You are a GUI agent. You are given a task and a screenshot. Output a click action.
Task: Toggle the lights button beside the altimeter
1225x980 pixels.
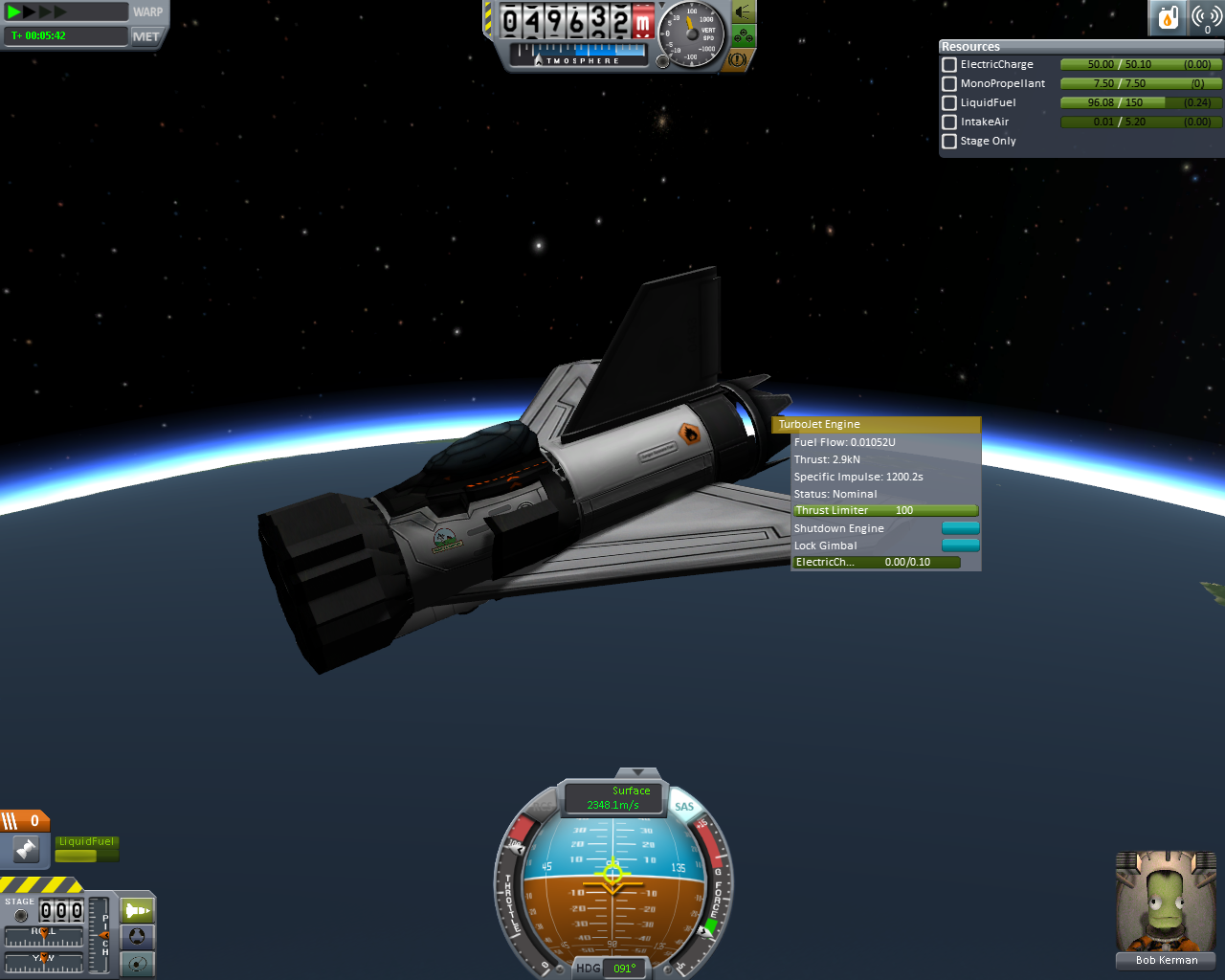pyautogui.click(x=743, y=12)
